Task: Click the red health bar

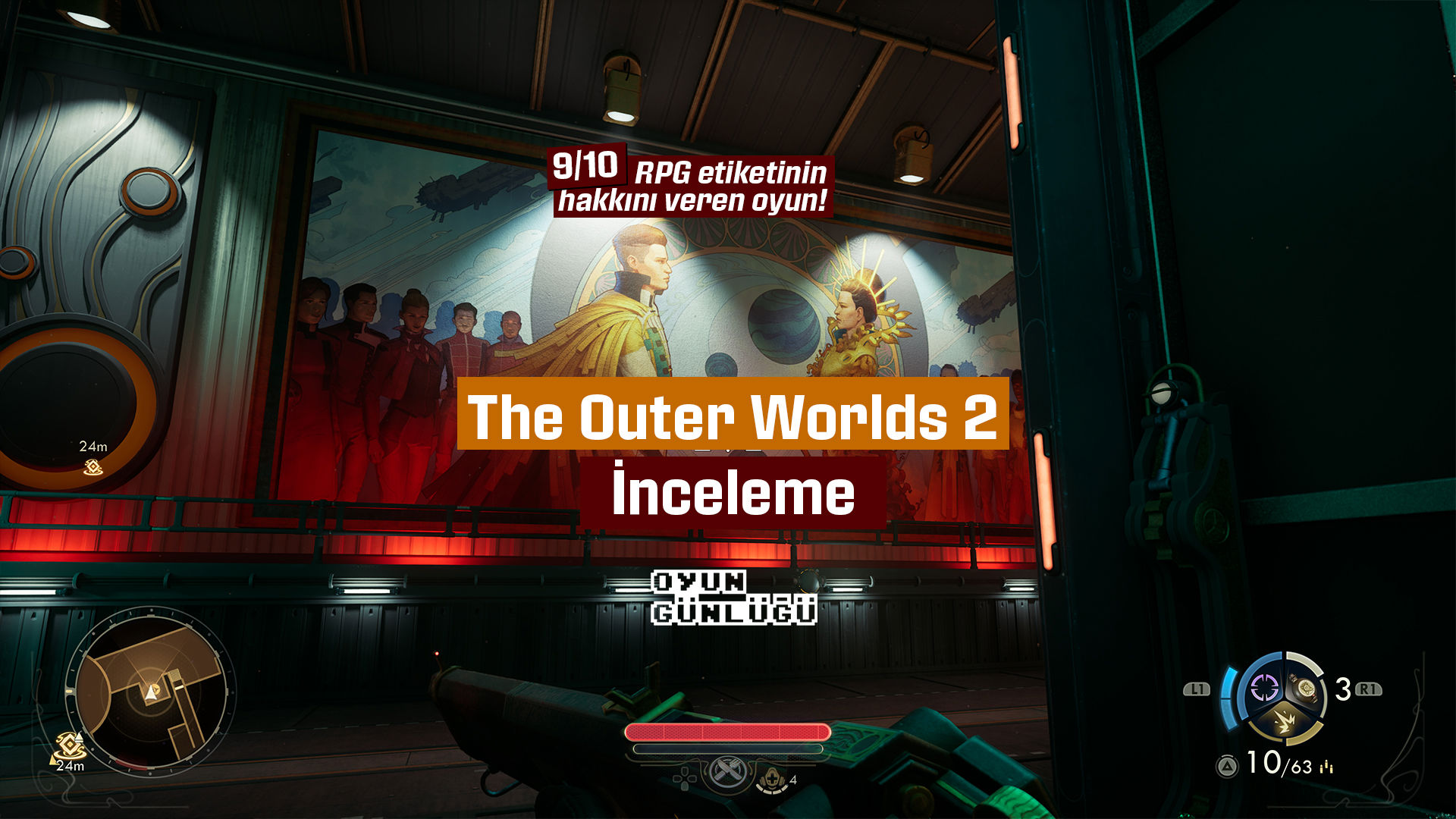Action: 726,731
